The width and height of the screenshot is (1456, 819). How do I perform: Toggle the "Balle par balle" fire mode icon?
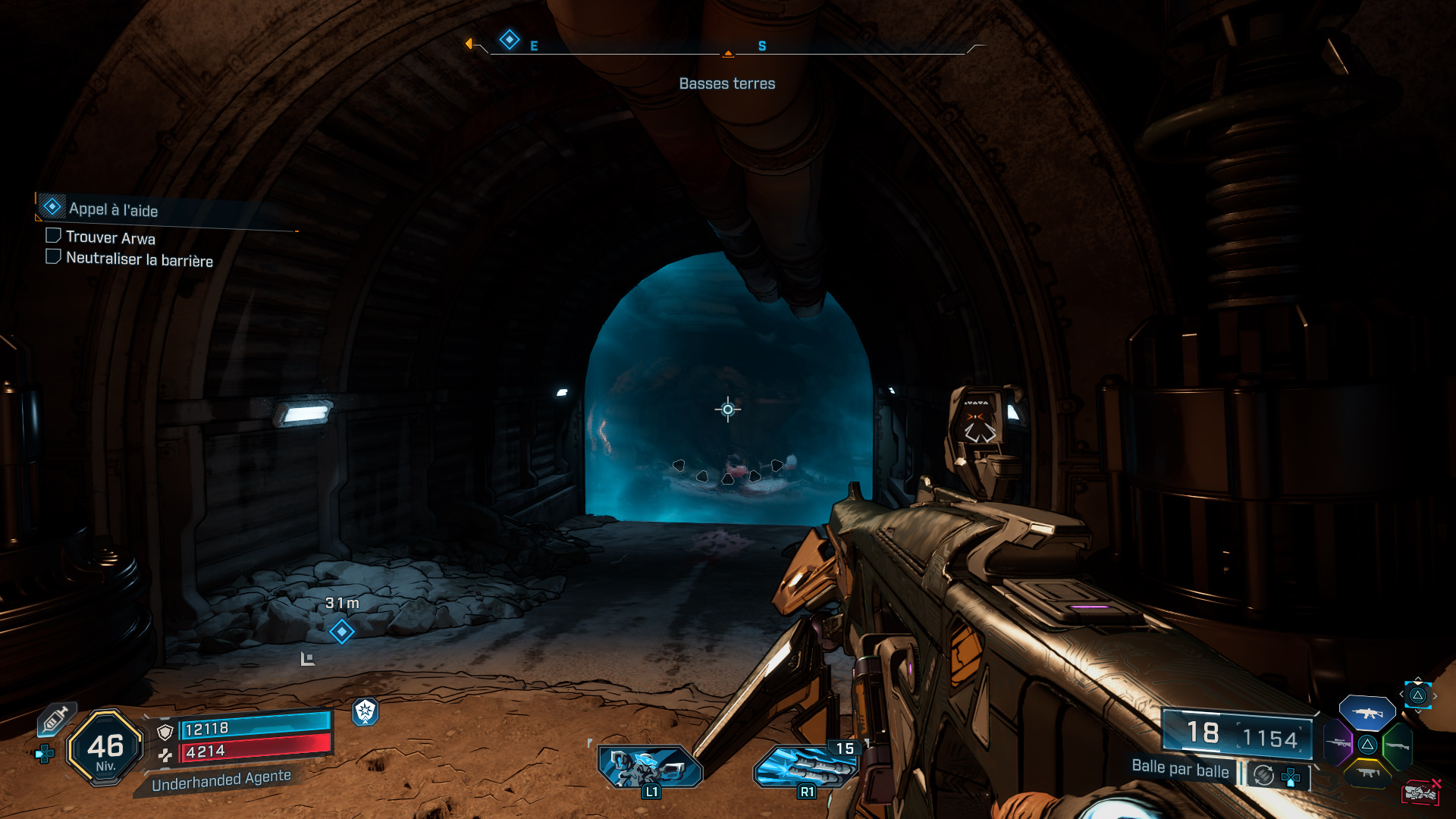tap(1263, 775)
